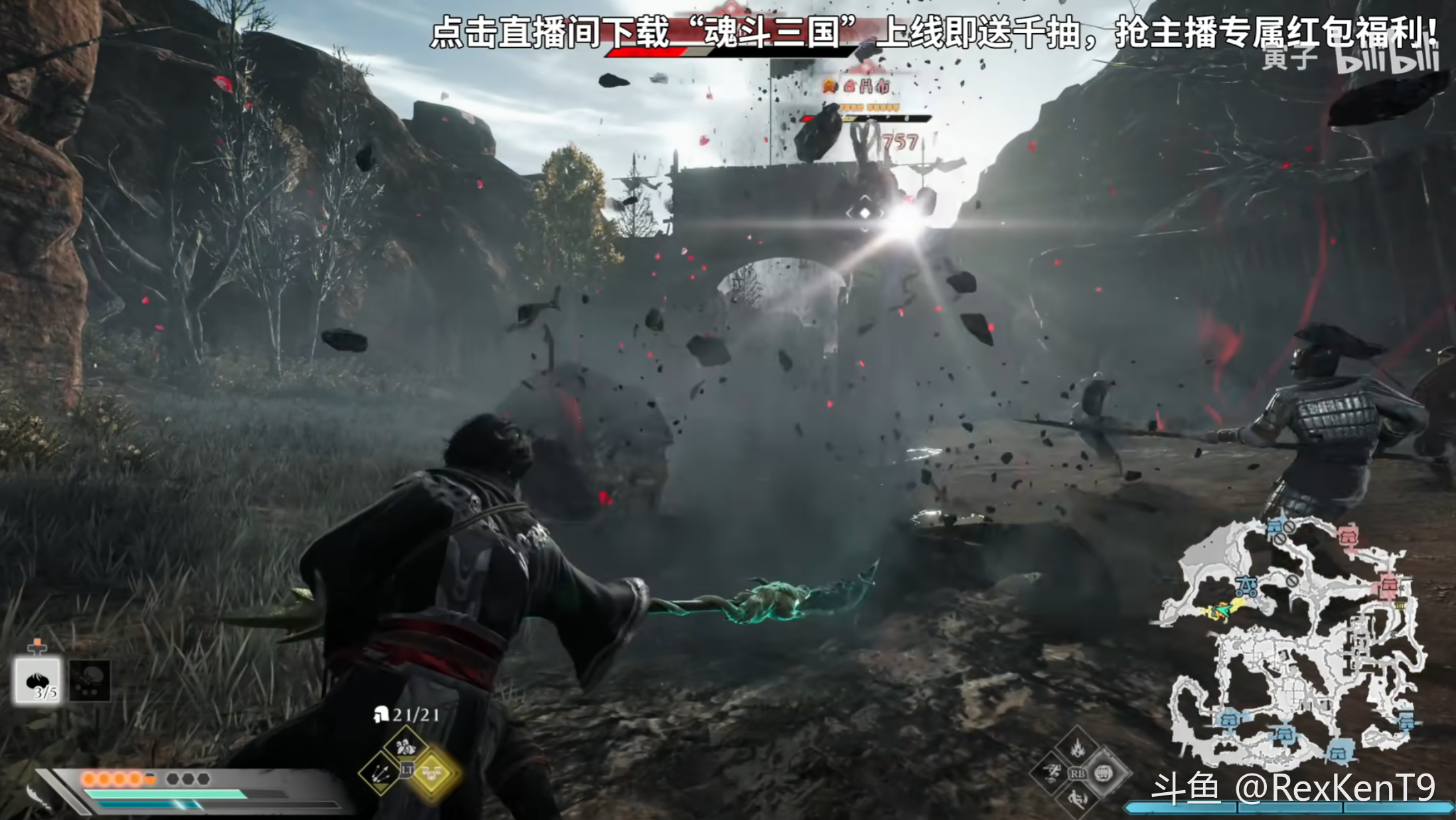This screenshot has height=820, width=1456.
Task: Use the kicking figure skill icon
Action: 1077,798
